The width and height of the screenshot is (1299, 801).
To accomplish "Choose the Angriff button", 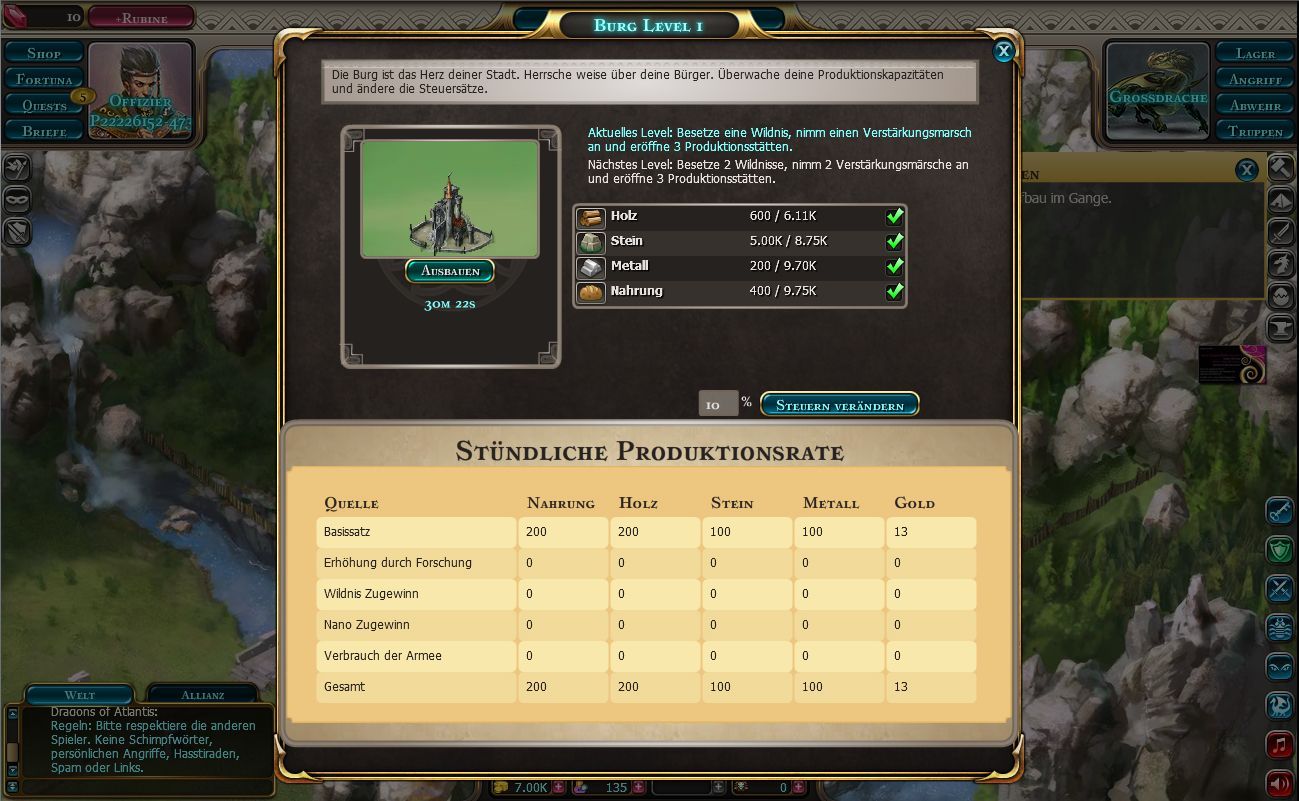I will (1255, 79).
